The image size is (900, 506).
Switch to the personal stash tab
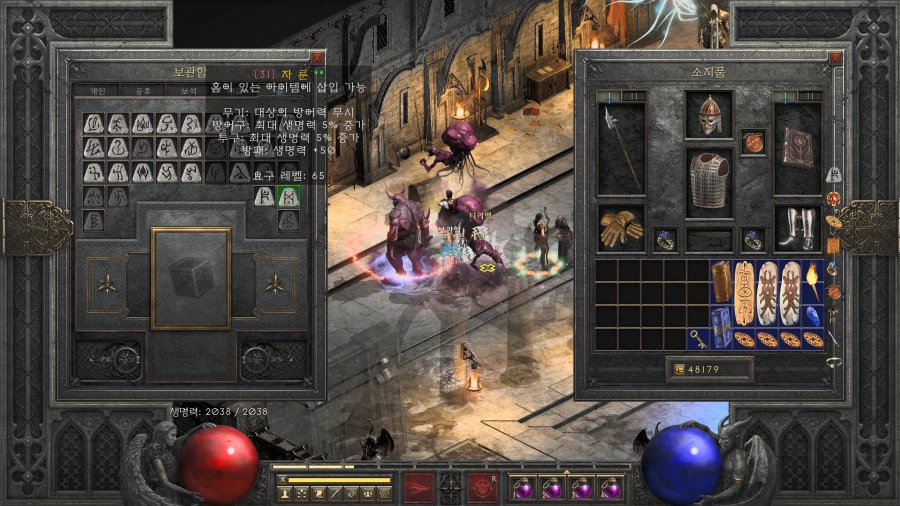coord(98,90)
